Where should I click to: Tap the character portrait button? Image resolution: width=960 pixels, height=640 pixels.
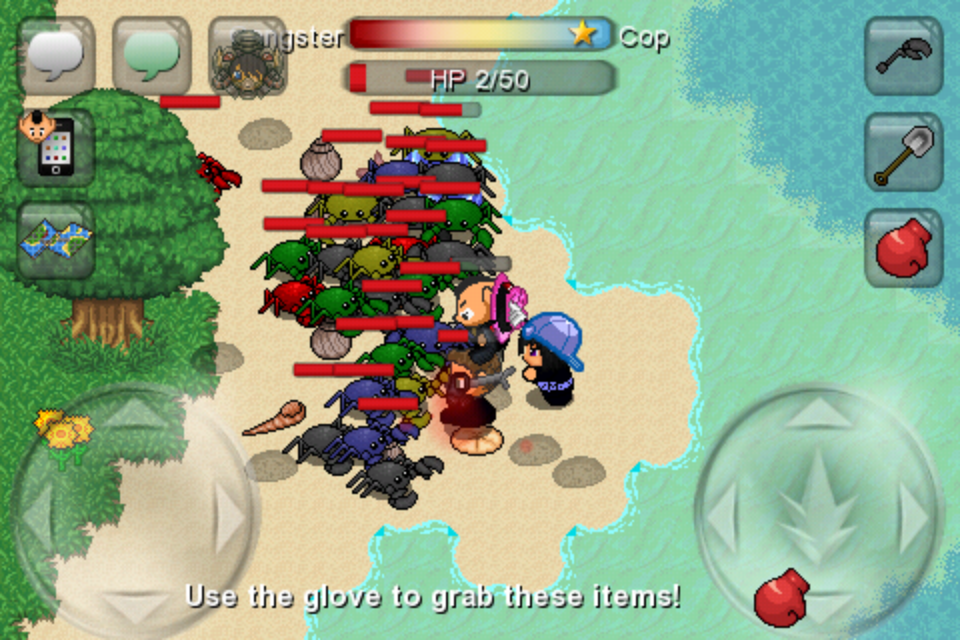pos(247,58)
